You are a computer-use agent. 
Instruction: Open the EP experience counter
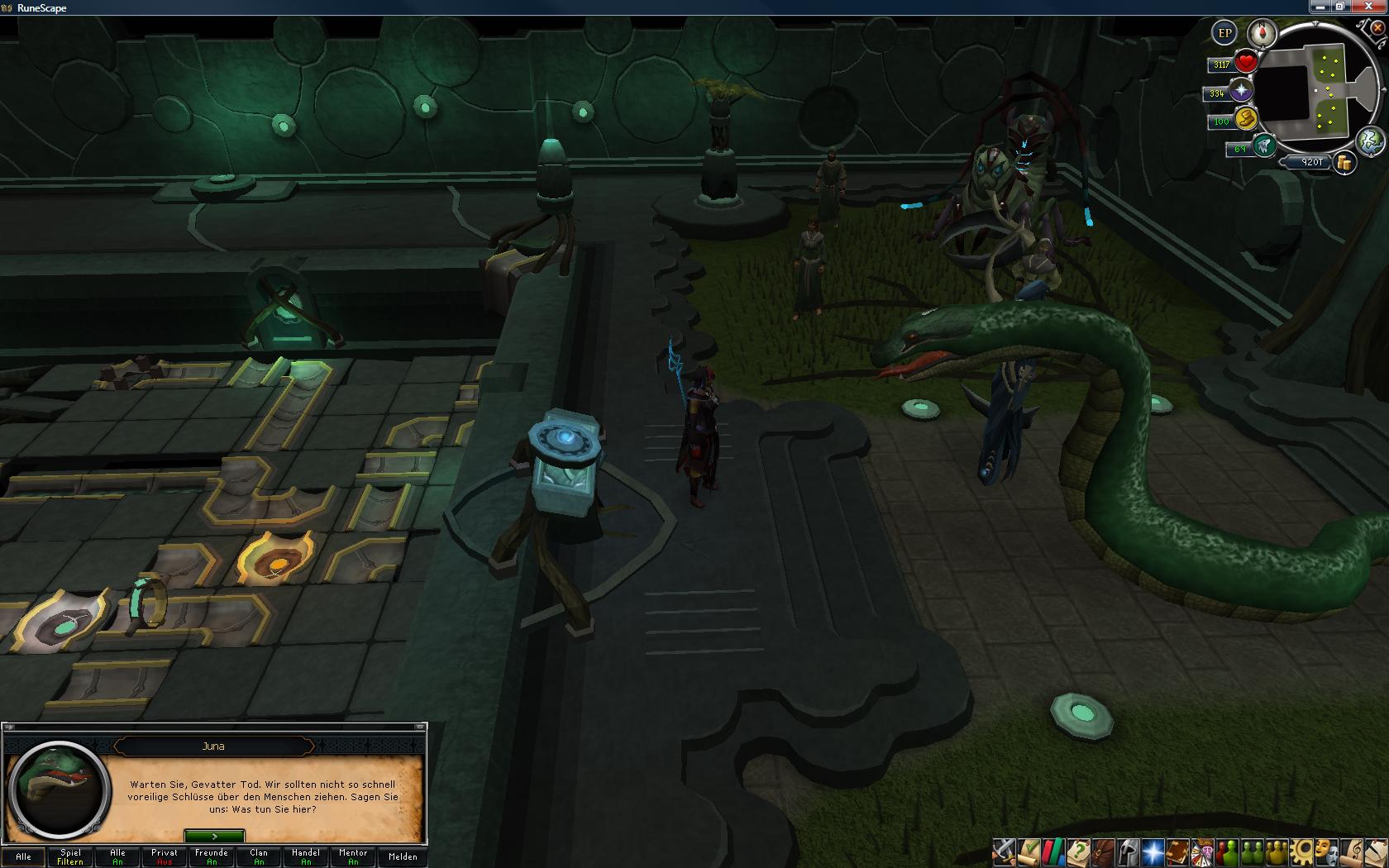tap(1224, 33)
